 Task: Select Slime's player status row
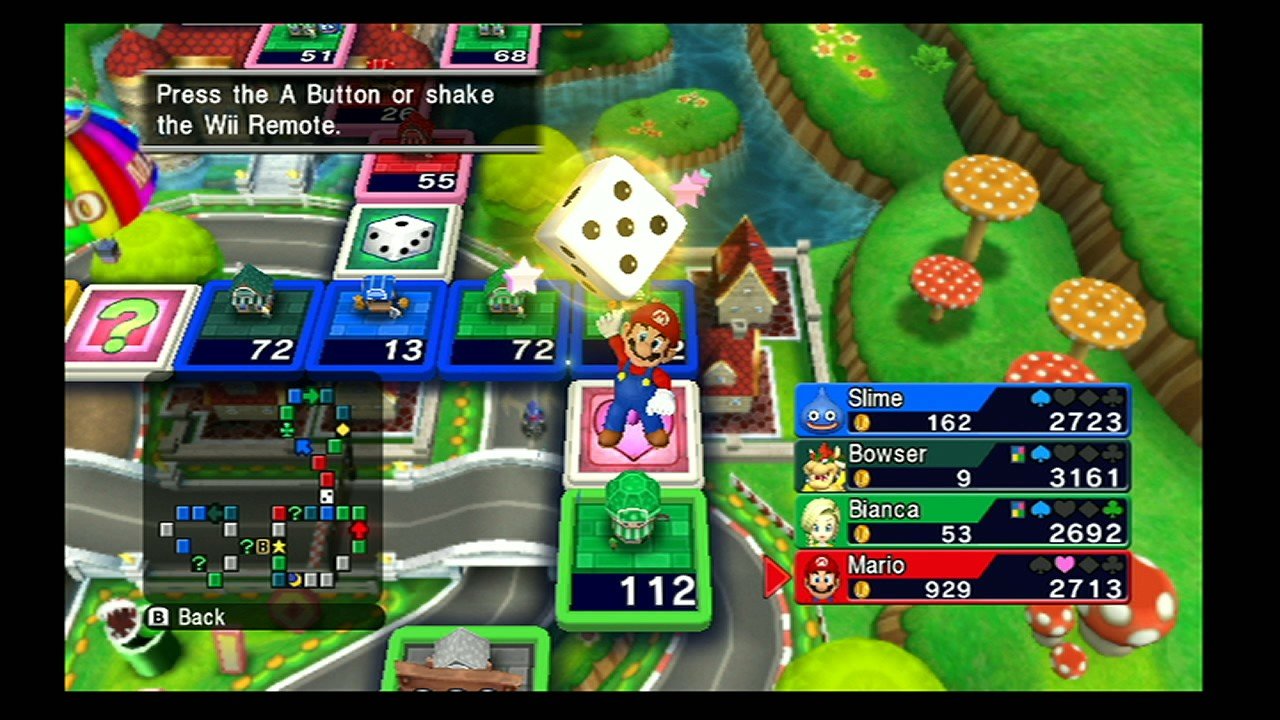point(962,410)
